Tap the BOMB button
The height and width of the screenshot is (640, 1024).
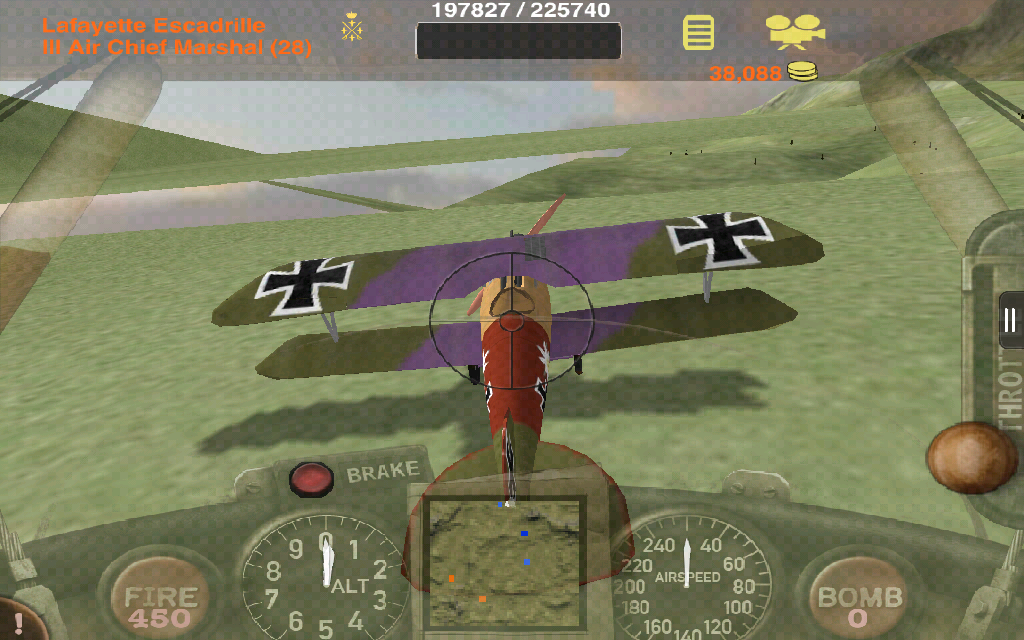859,599
